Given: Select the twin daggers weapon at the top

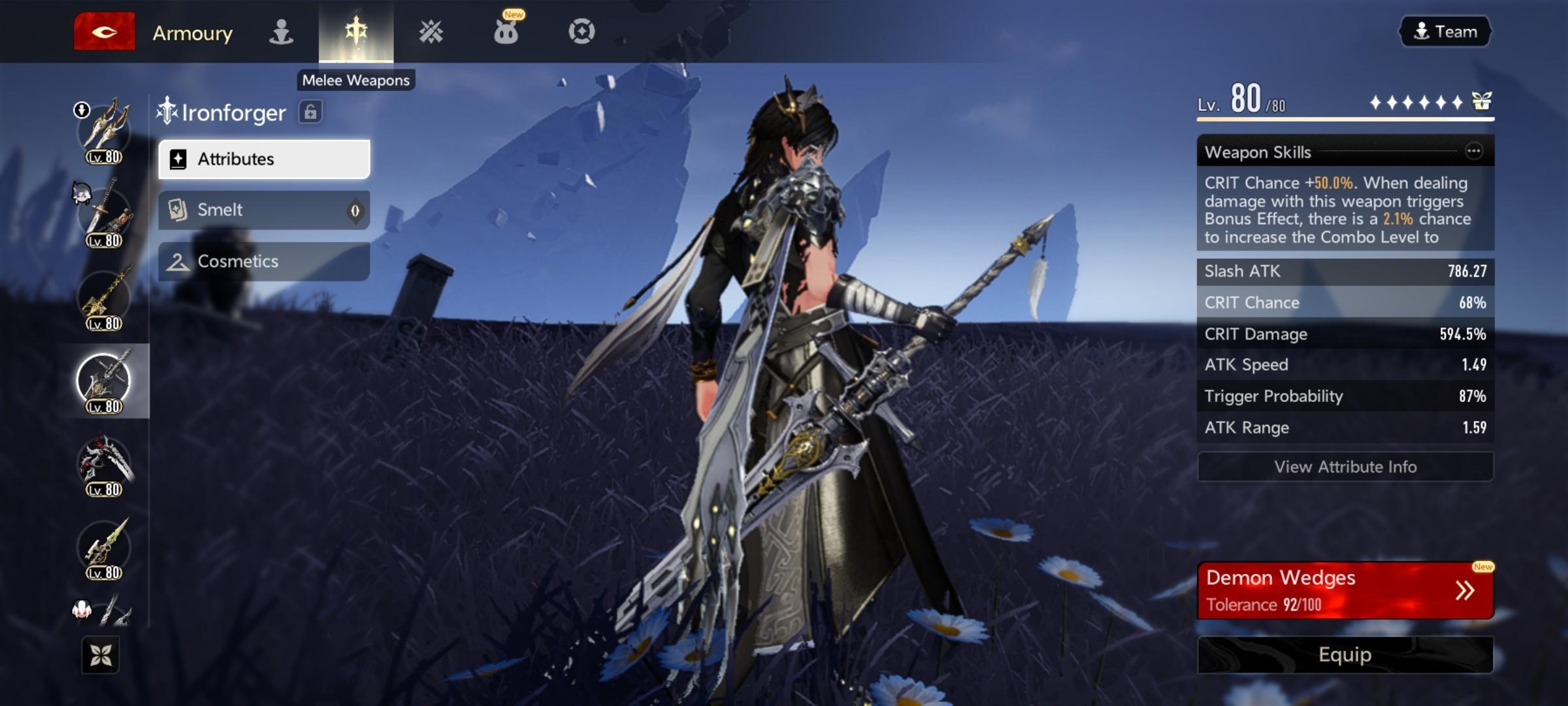Looking at the screenshot, I should tap(104, 131).
